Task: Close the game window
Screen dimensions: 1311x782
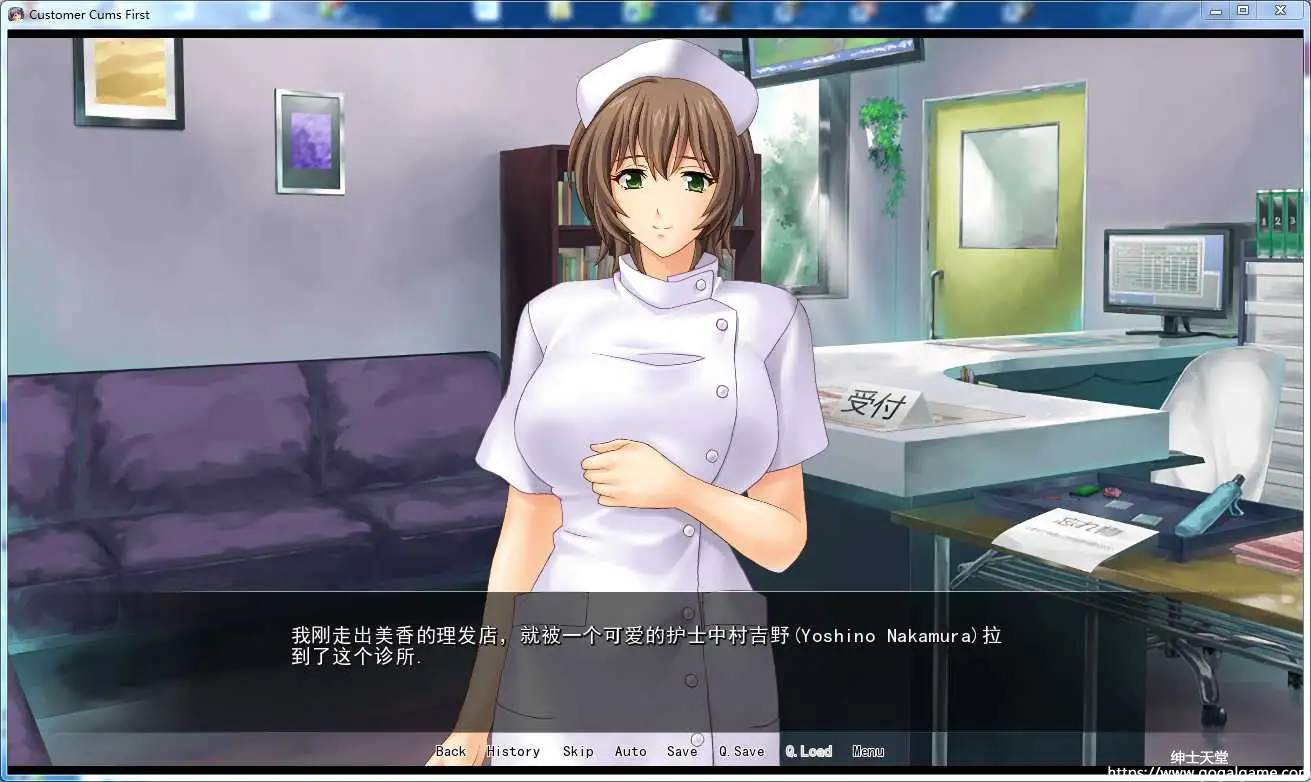Action: [x=1280, y=10]
